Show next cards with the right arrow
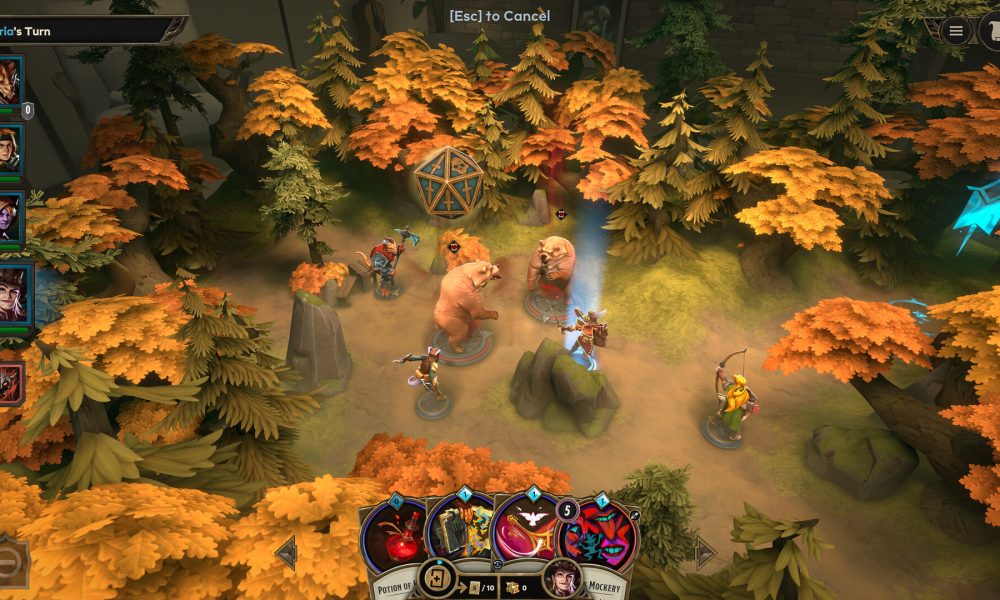This screenshot has height=600, width=1000. (704, 552)
